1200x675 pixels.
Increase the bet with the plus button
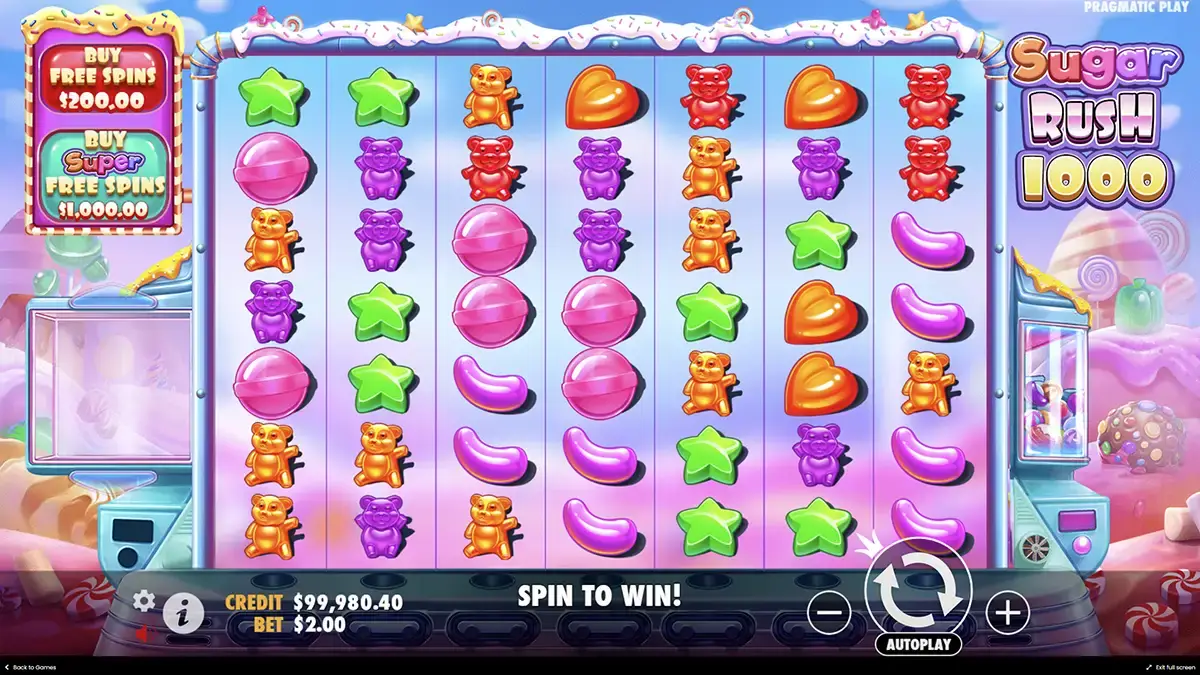tap(1007, 612)
